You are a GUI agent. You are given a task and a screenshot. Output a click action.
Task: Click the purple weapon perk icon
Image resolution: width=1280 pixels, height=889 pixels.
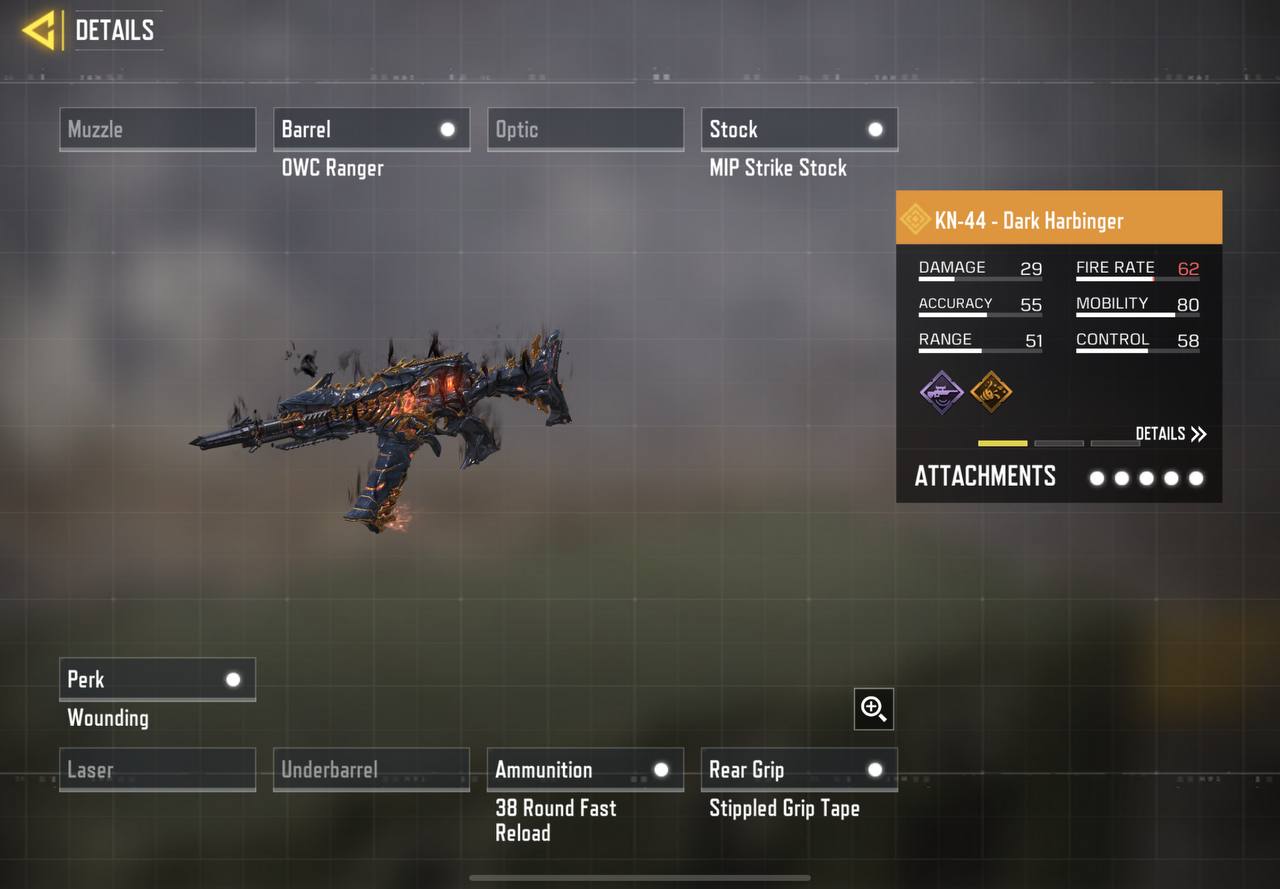point(942,391)
